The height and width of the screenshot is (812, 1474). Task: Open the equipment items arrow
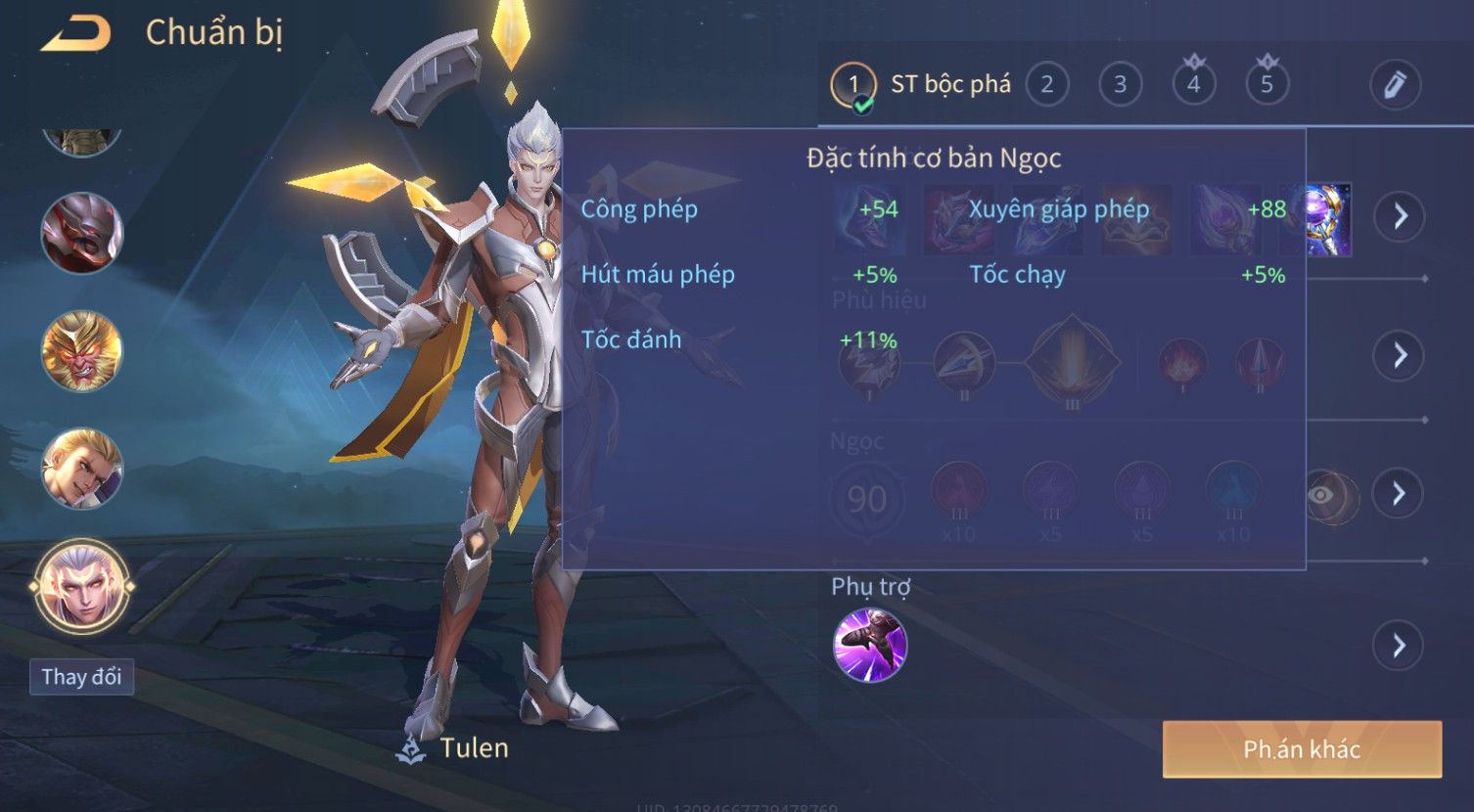click(1399, 216)
